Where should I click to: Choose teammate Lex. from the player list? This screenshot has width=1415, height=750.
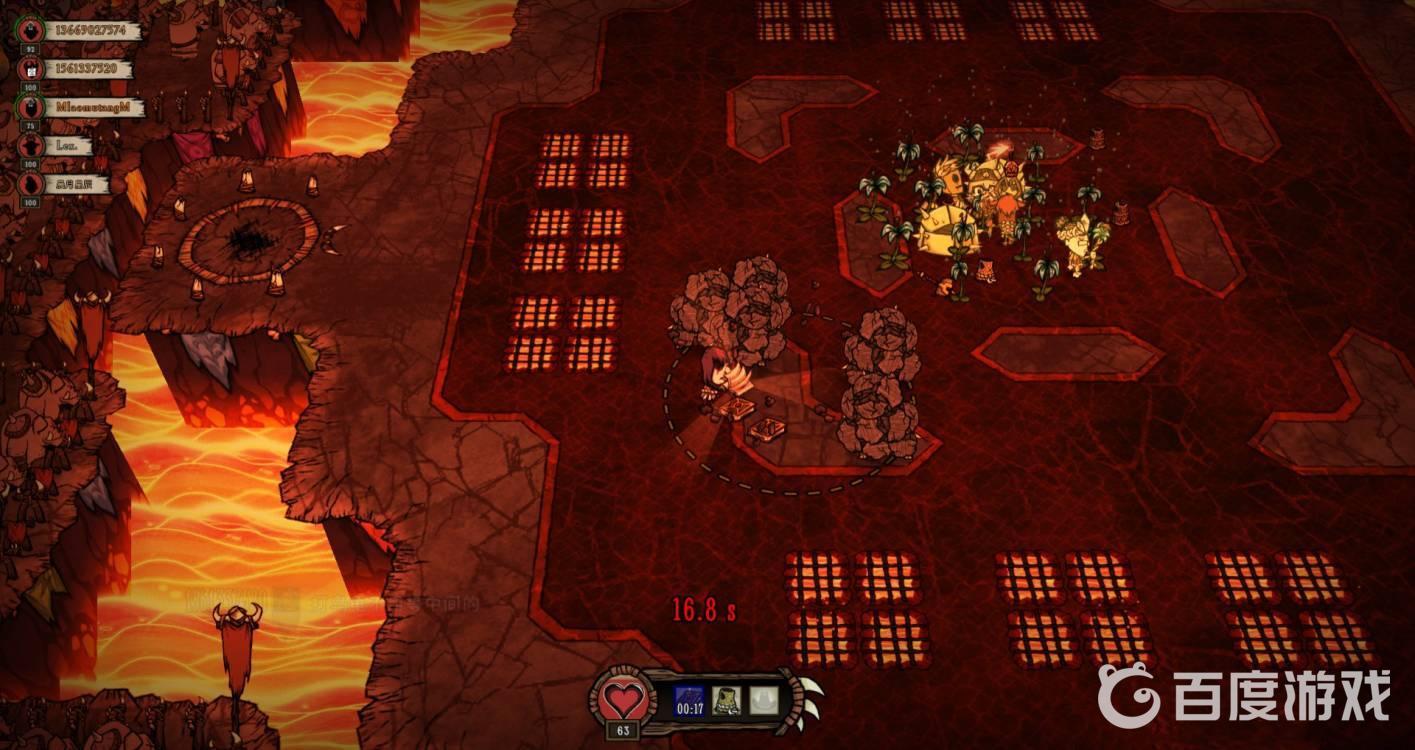point(68,146)
